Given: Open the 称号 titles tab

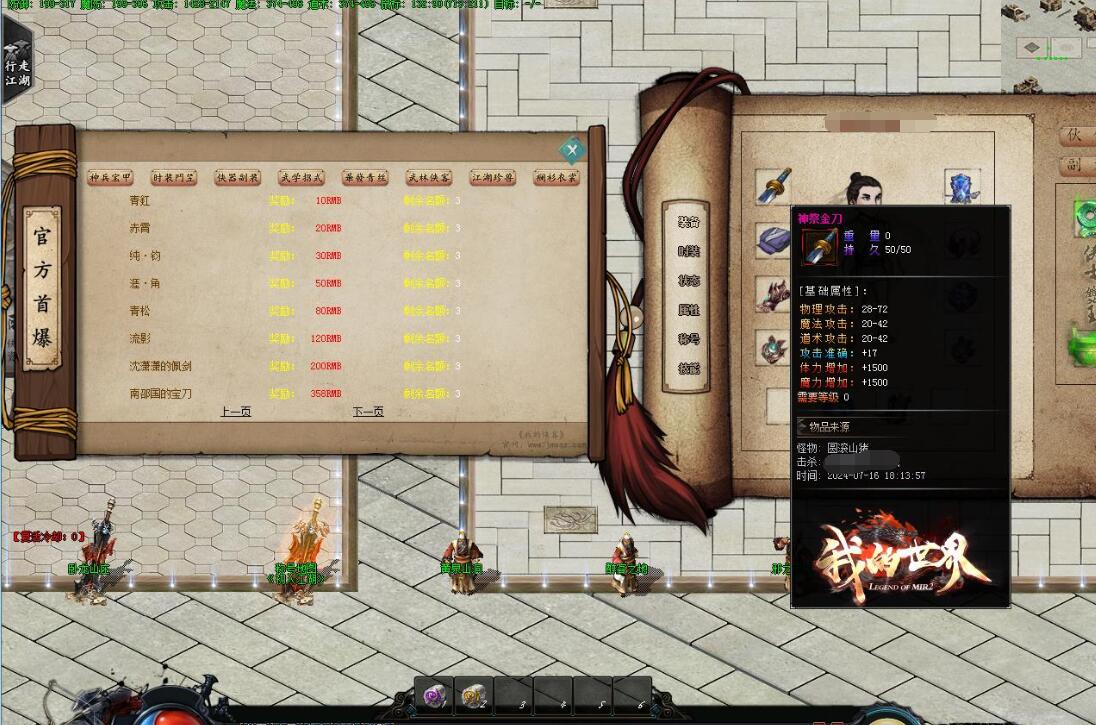Looking at the screenshot, I should 688,339.
